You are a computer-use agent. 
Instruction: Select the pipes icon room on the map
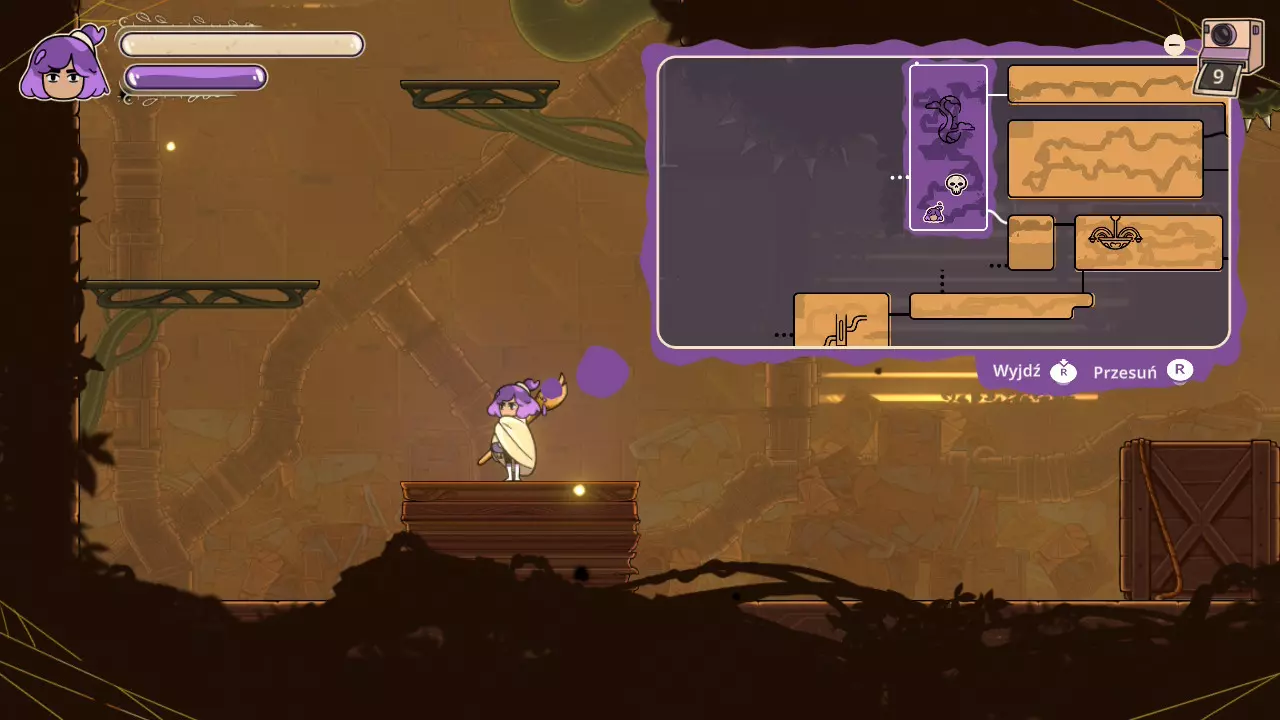pyautogui.click(x=842, y=322)
